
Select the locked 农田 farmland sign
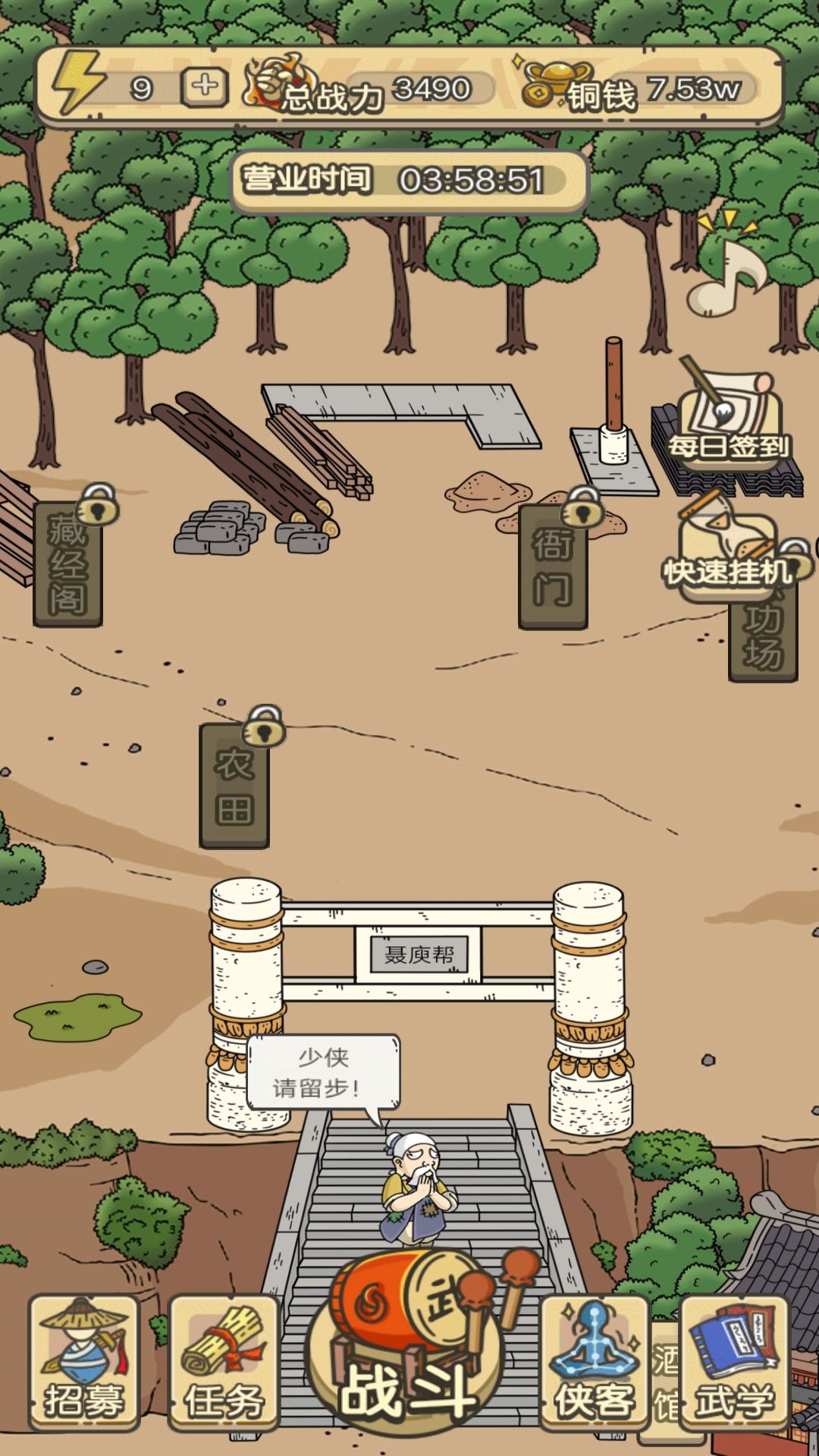234,785
